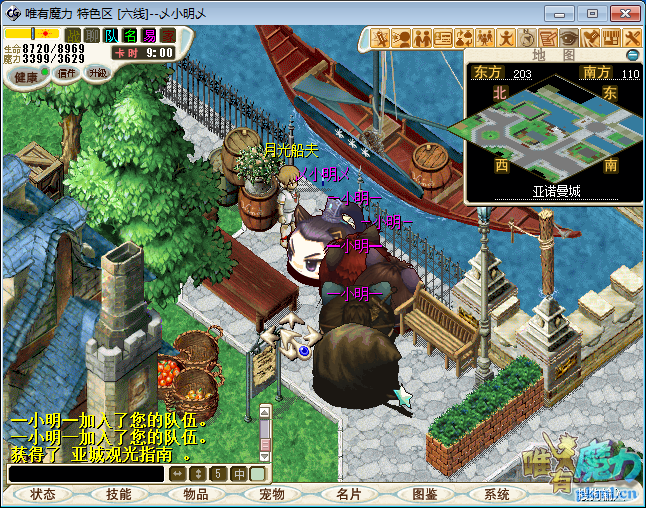The image size is (646, 508).
Task: Toggle the 队 team mode icon
Action: coord(111,36)
